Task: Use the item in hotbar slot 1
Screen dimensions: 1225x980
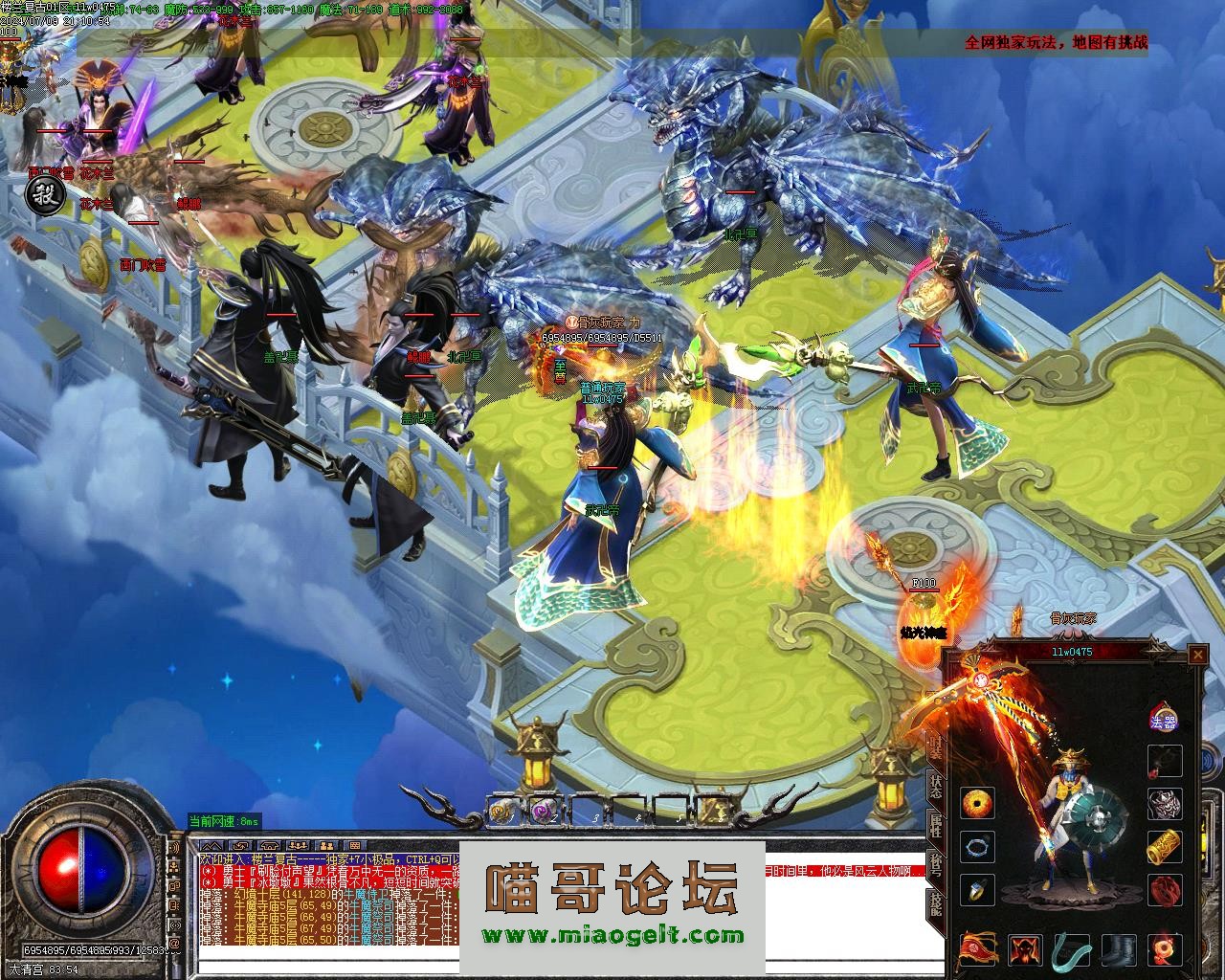Action: (x=501, y=811)
